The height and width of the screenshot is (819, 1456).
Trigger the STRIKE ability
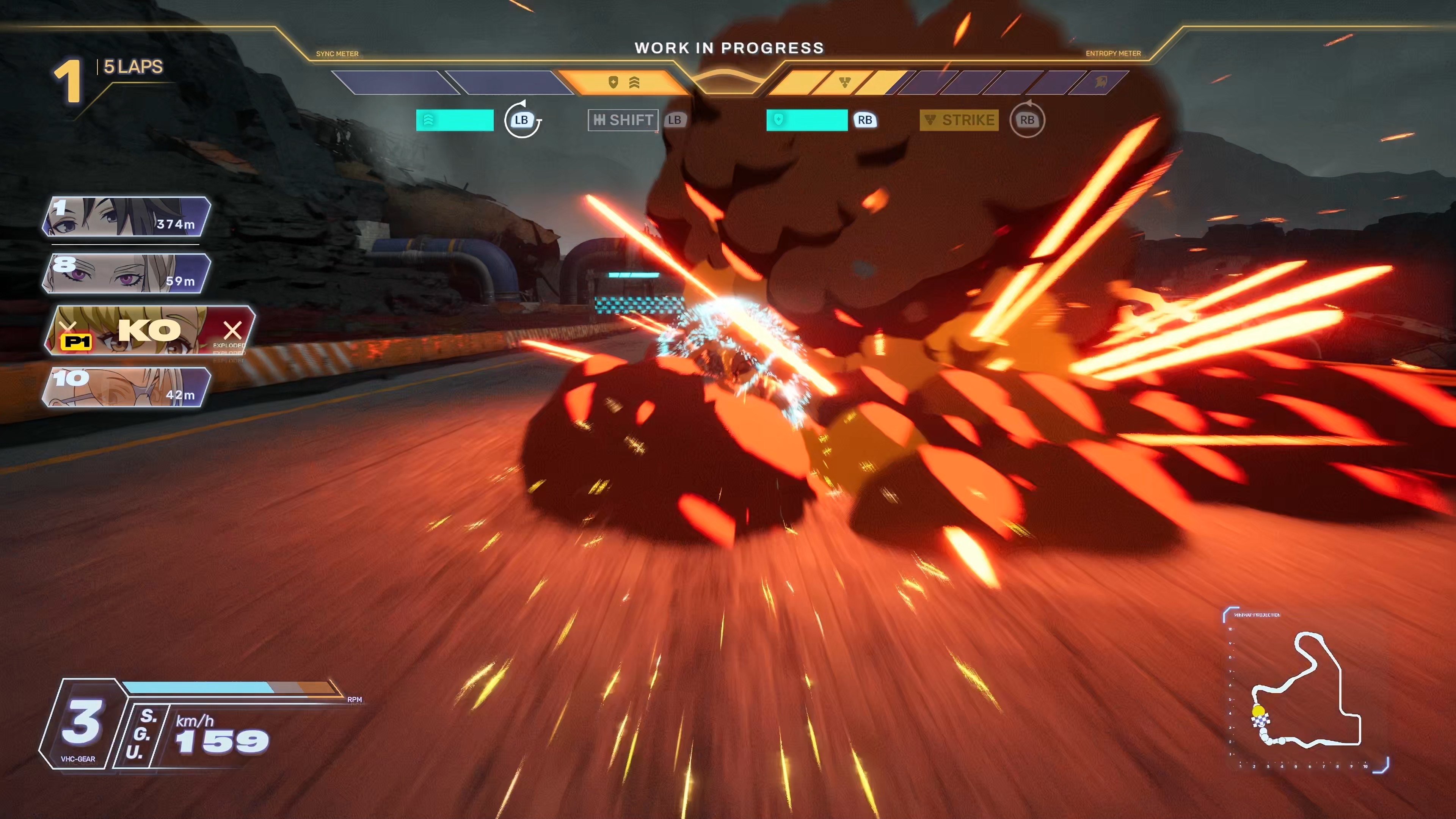(959, 120)
